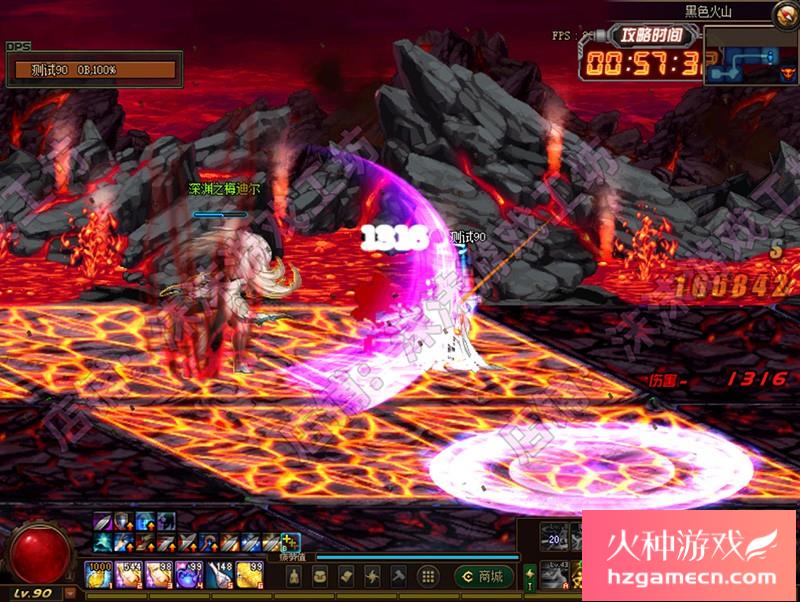Click the round compass button beside 黑色火山

coord(786,14)
